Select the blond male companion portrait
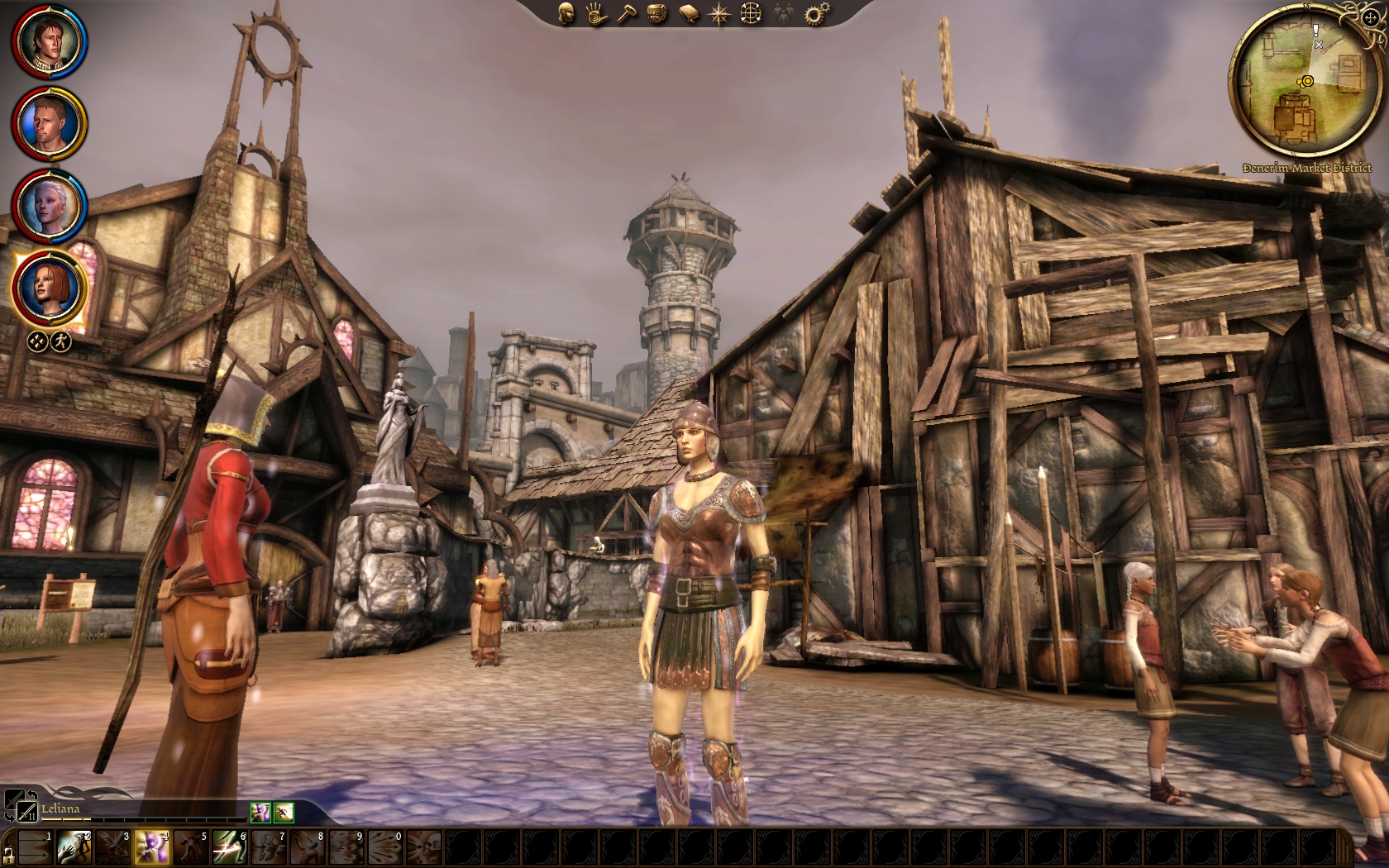The width and height of the screenshot is (1389, 868). pos(49,124)
